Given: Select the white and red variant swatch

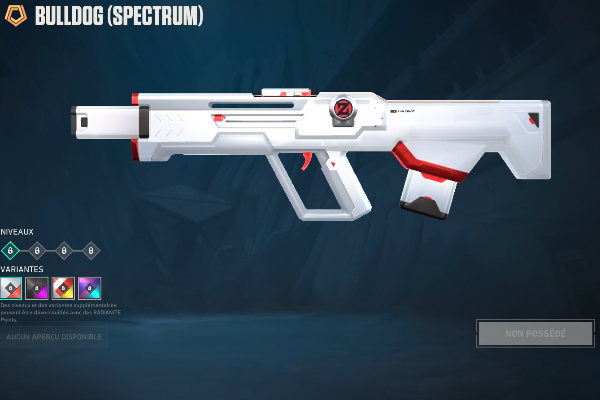Looking at the screenshot, I should tap(11, 288).
